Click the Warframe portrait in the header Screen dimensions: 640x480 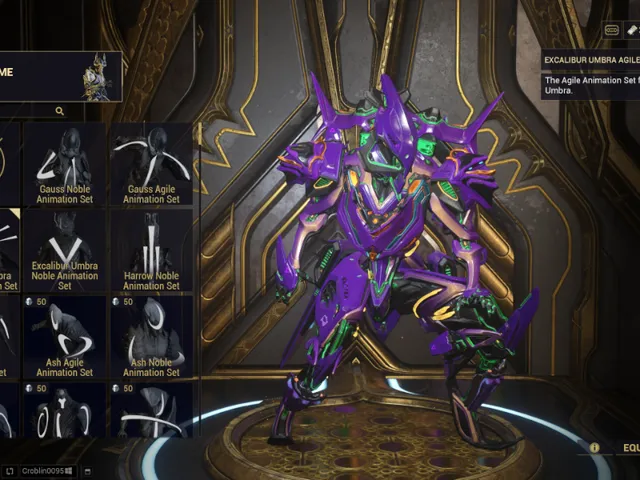click(103, 77)
